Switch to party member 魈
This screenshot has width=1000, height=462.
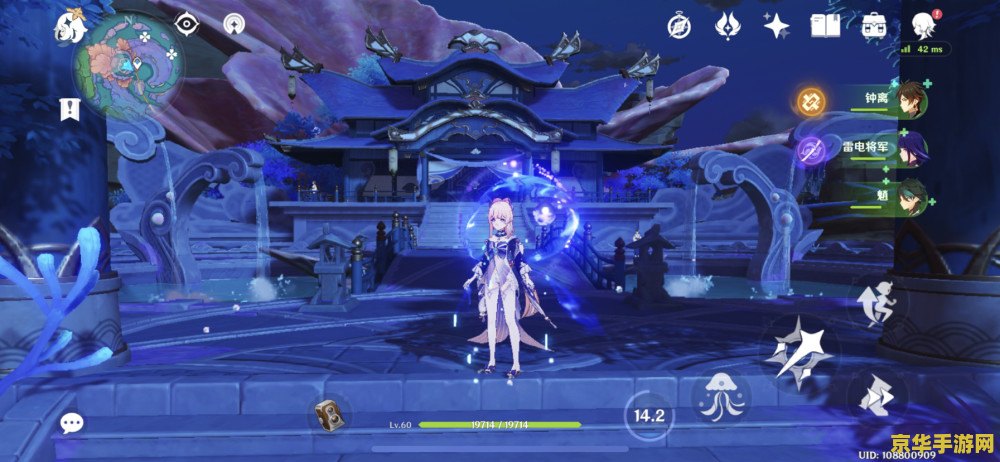[910, 193]
